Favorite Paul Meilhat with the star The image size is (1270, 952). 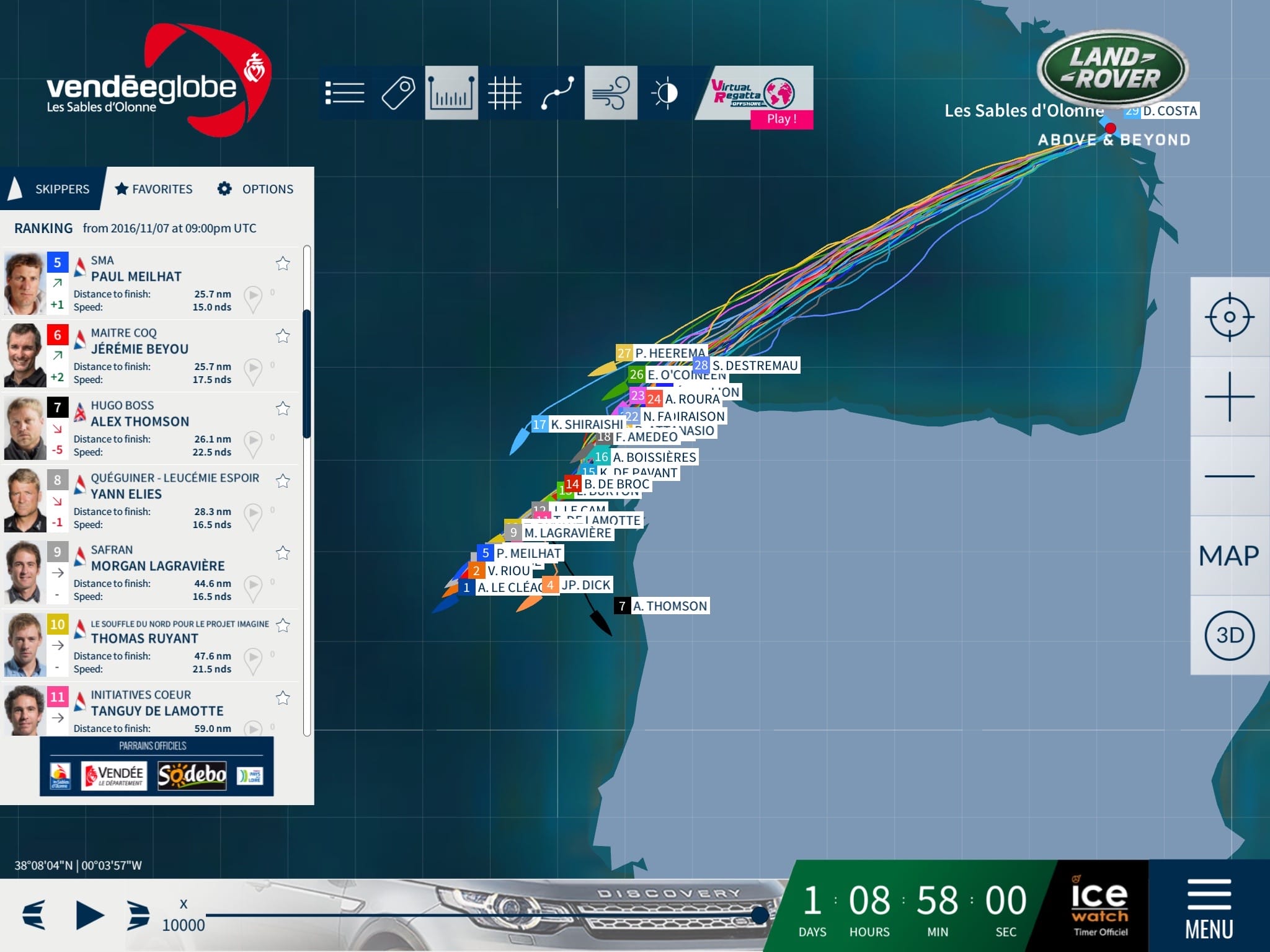283,263
